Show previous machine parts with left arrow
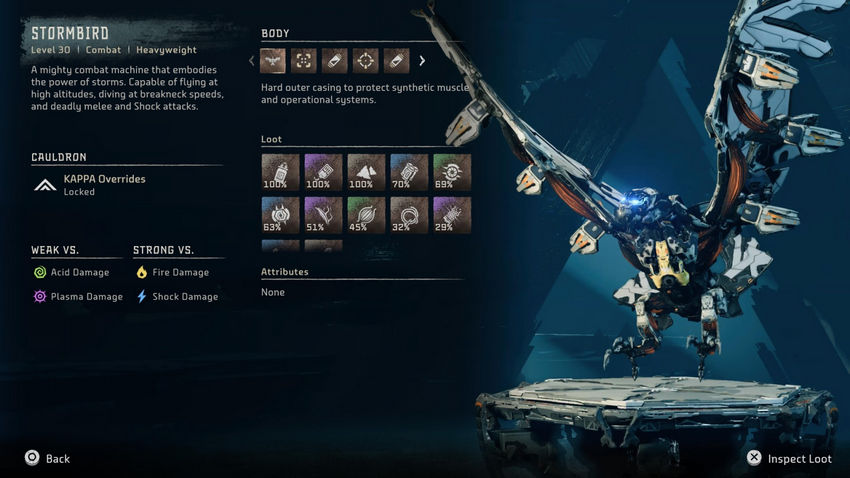The image size is (850, 478). pyautogui.click(x=252, y=61)
